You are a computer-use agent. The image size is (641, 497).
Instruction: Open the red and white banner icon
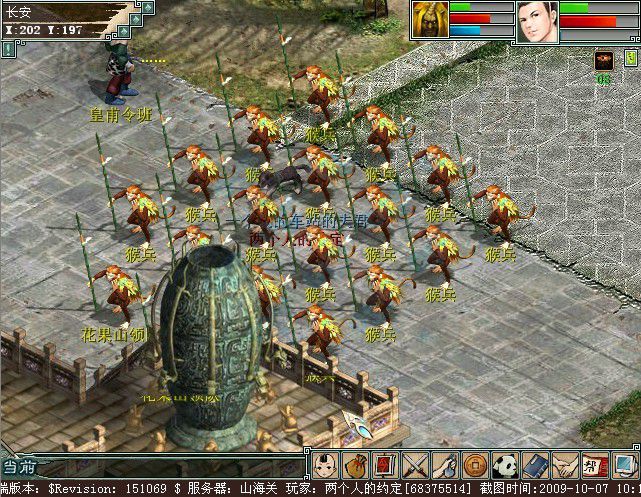595,464
